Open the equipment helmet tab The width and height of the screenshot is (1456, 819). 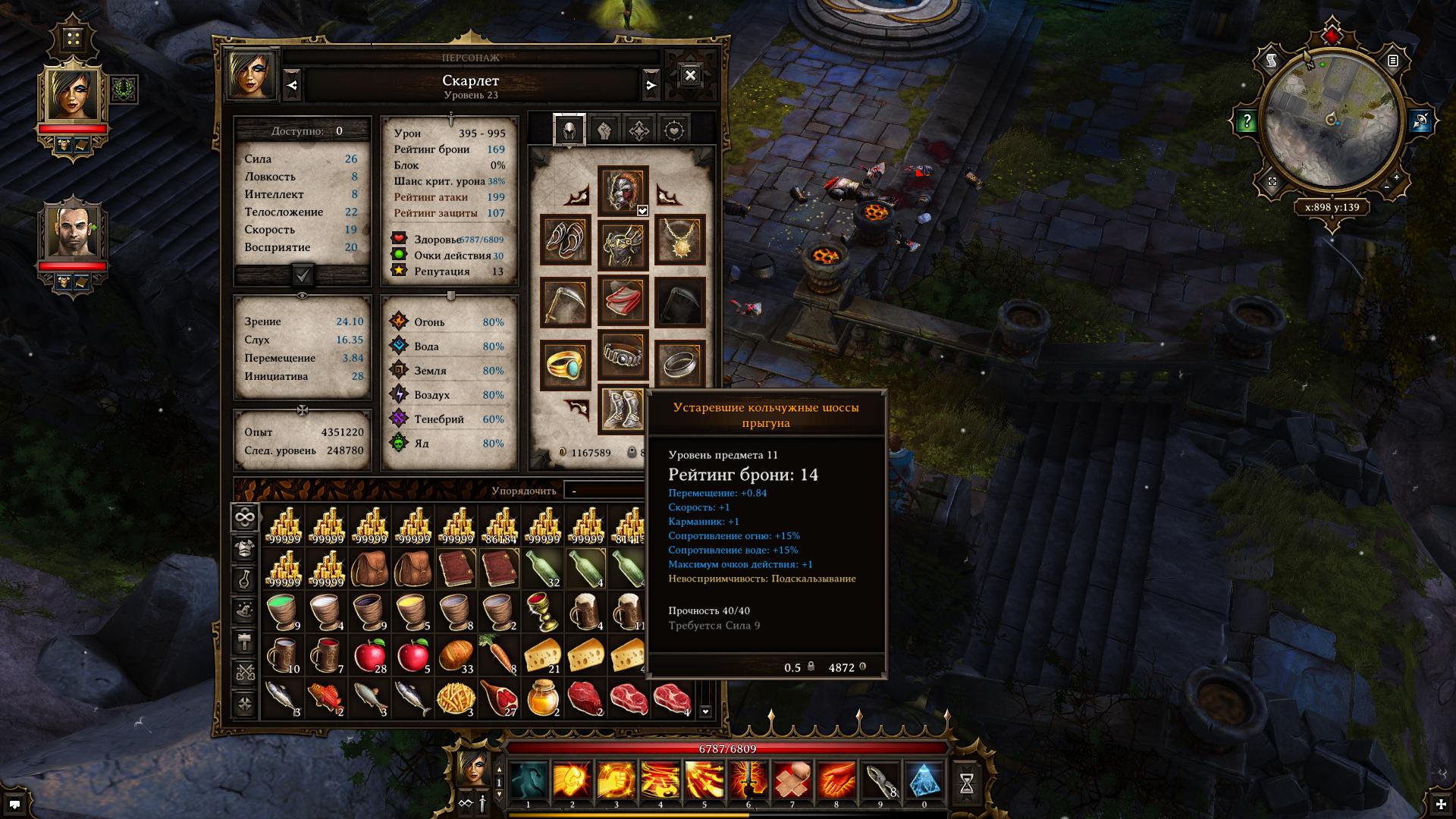[569, 130]
